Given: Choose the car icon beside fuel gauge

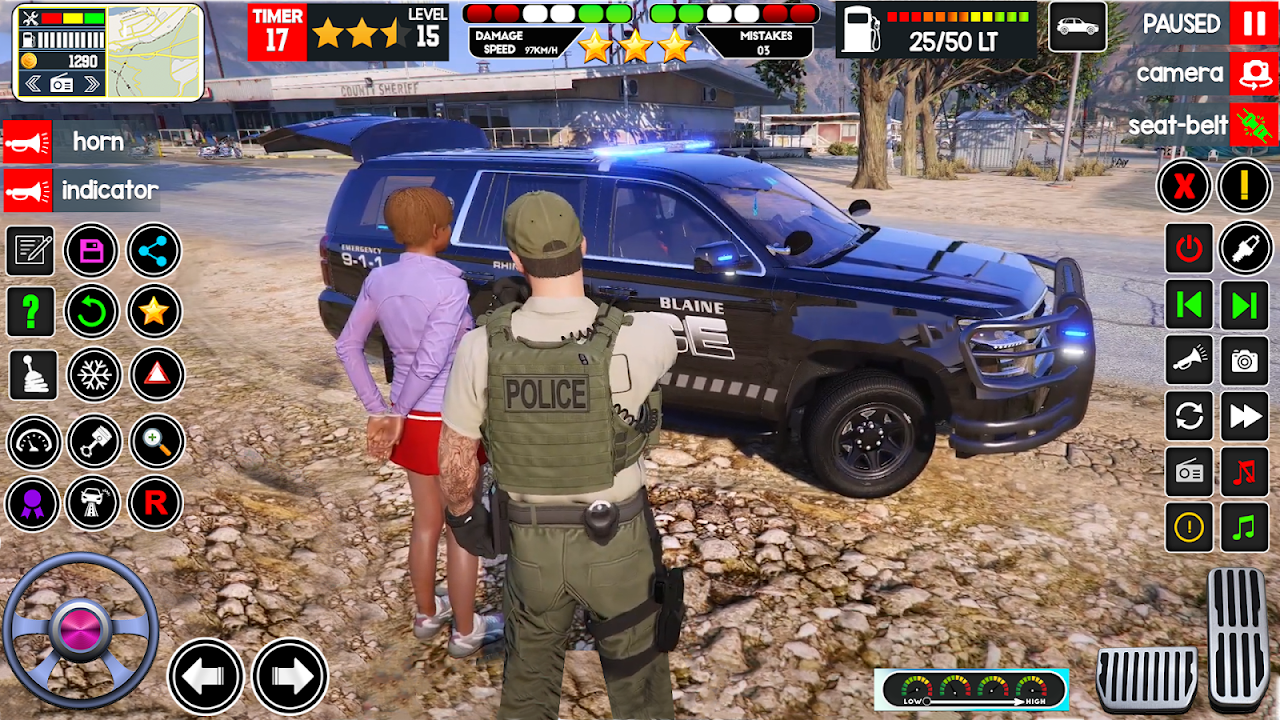Looking at the screenshot, I should tap(1077, 27).
